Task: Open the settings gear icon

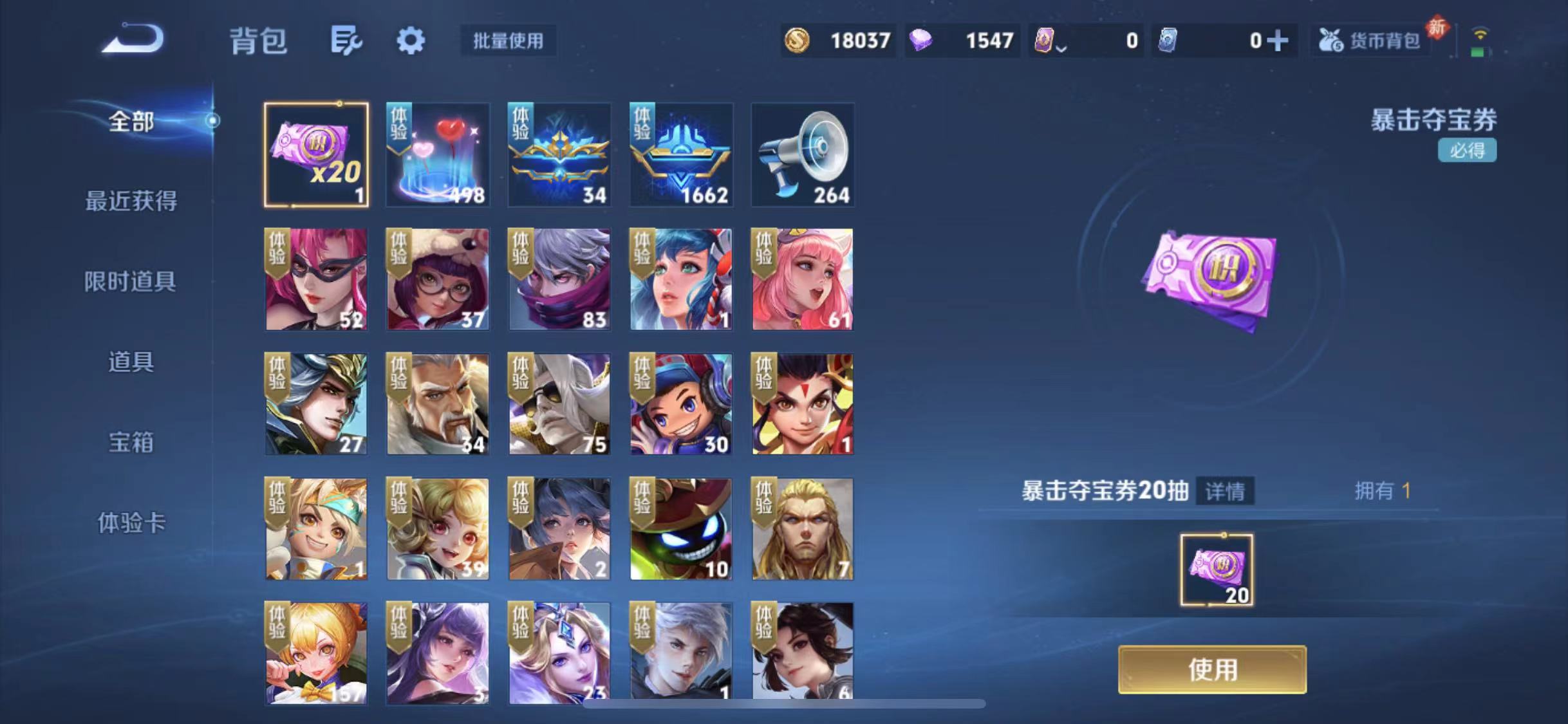Action: tap(411, 40)
